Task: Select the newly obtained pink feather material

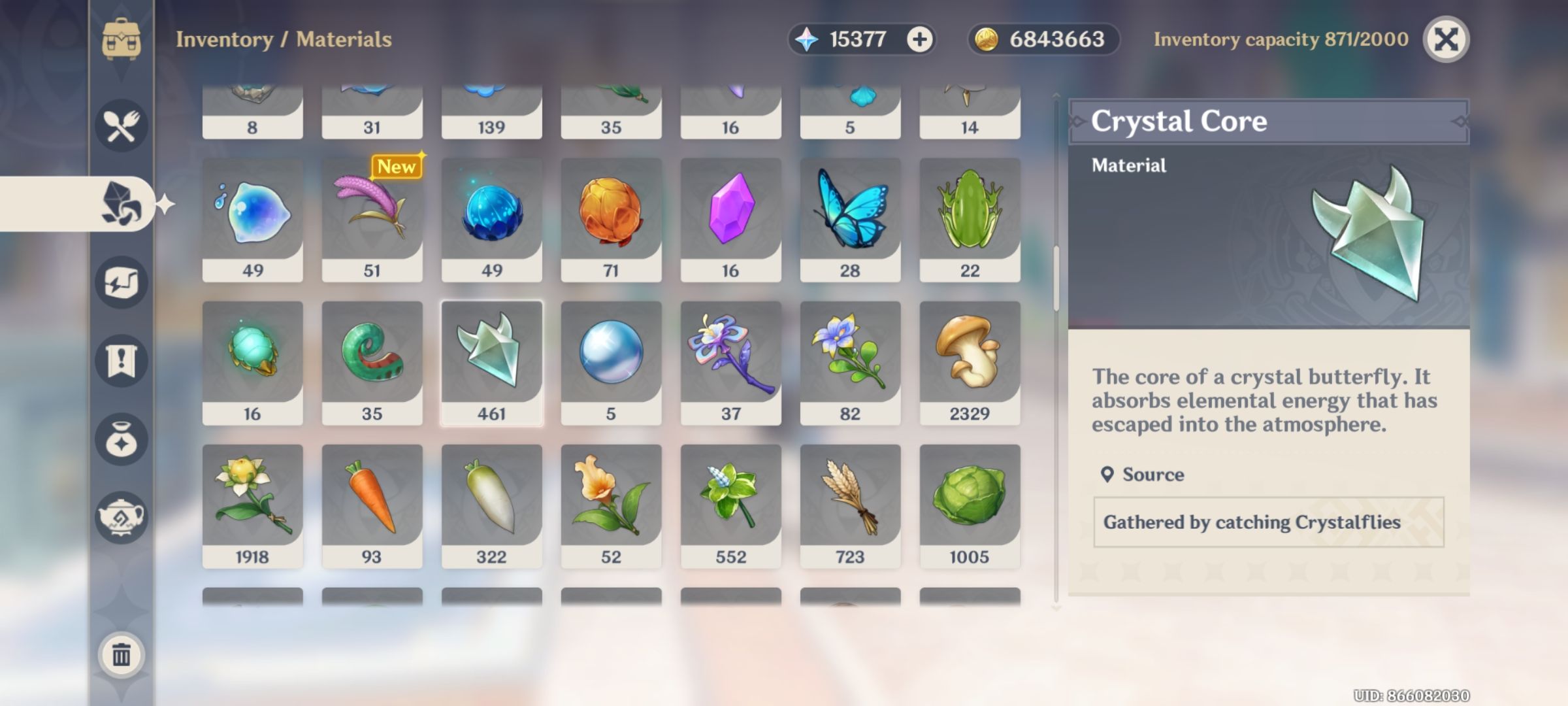Action: 372,216
